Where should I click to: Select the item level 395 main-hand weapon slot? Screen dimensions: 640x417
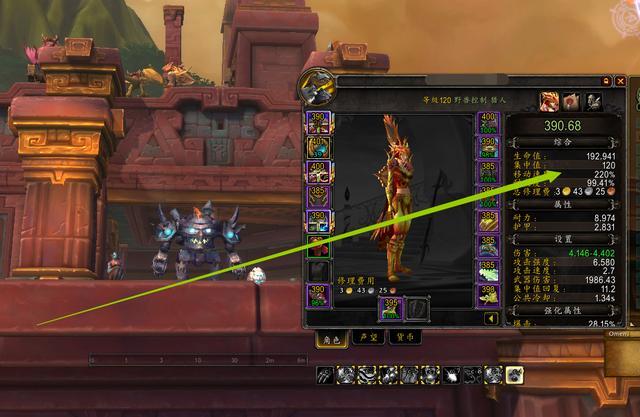(392, 309)
